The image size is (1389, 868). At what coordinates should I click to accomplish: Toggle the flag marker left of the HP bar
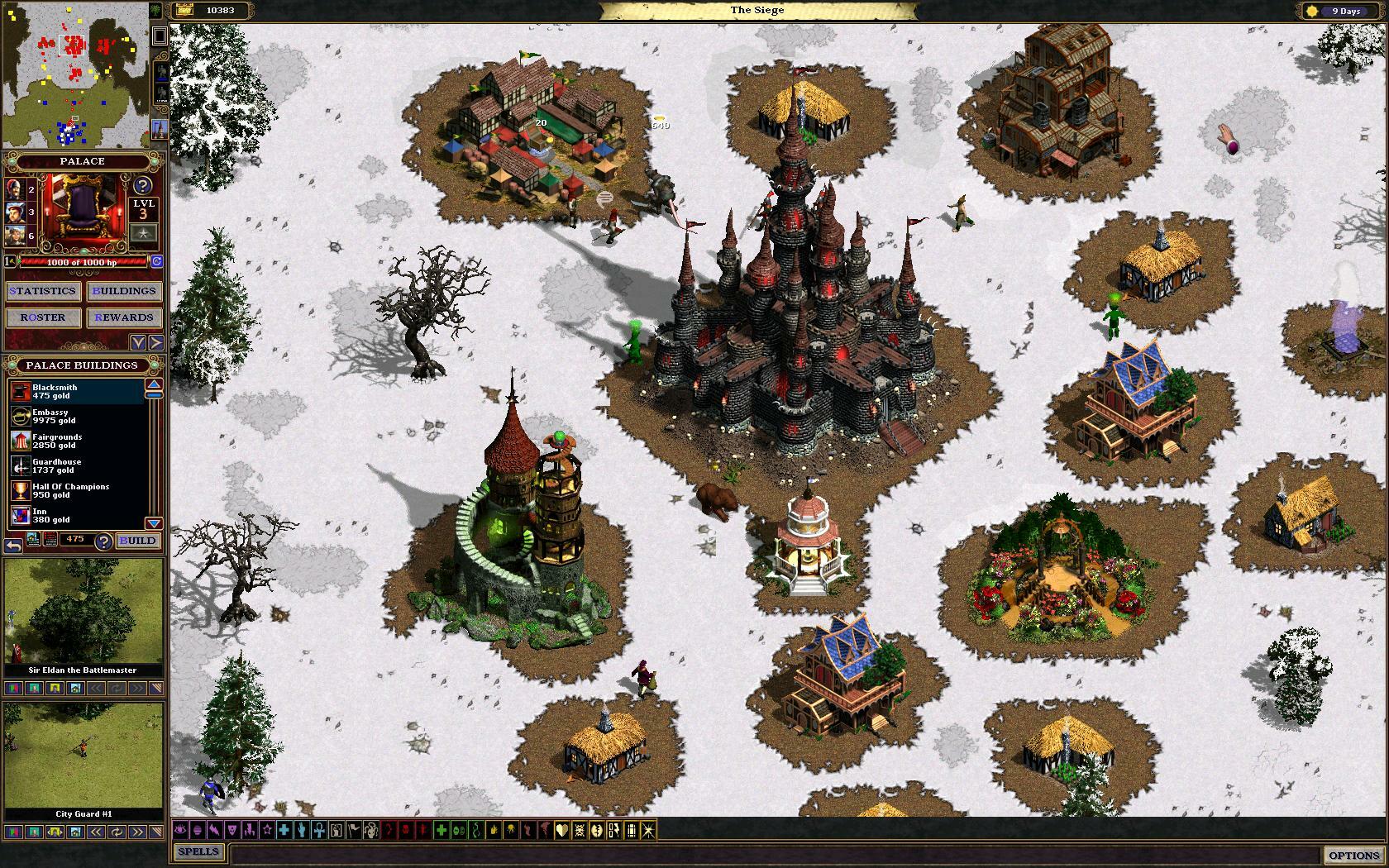coord(8,261)
